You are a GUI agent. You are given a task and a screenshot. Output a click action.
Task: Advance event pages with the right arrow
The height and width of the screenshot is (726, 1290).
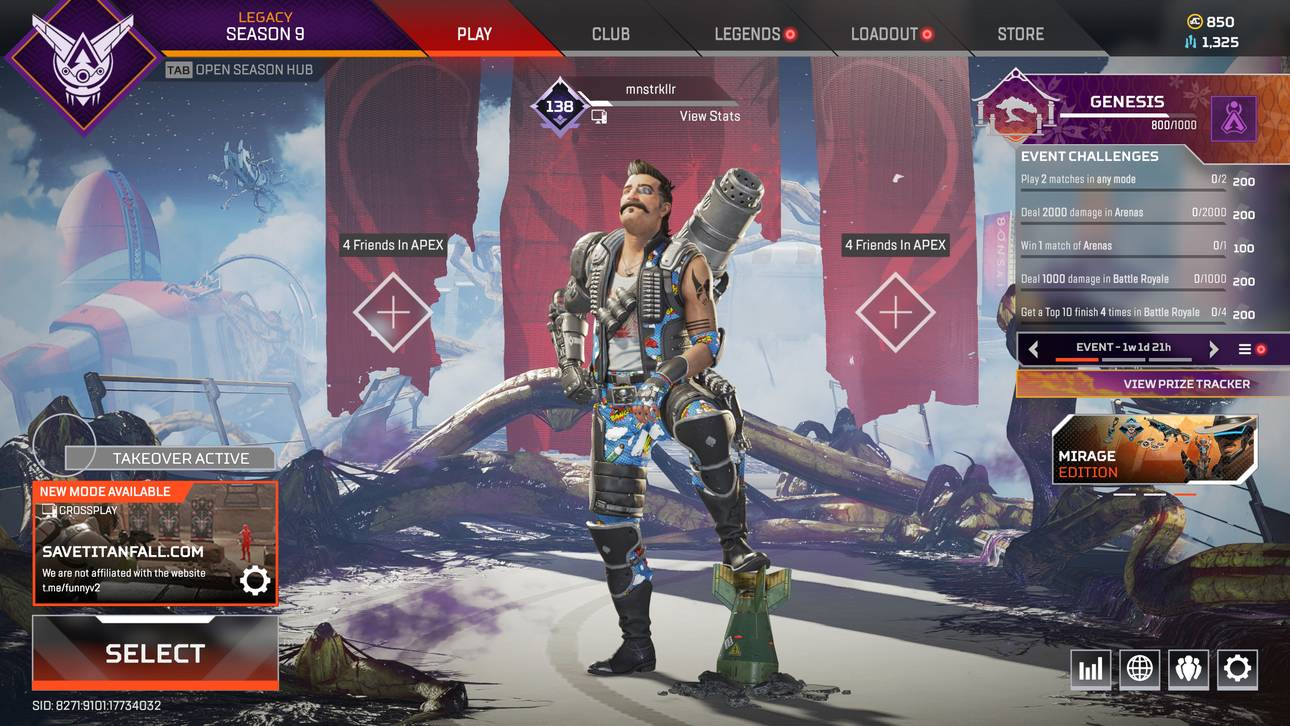pos(1213,349)
